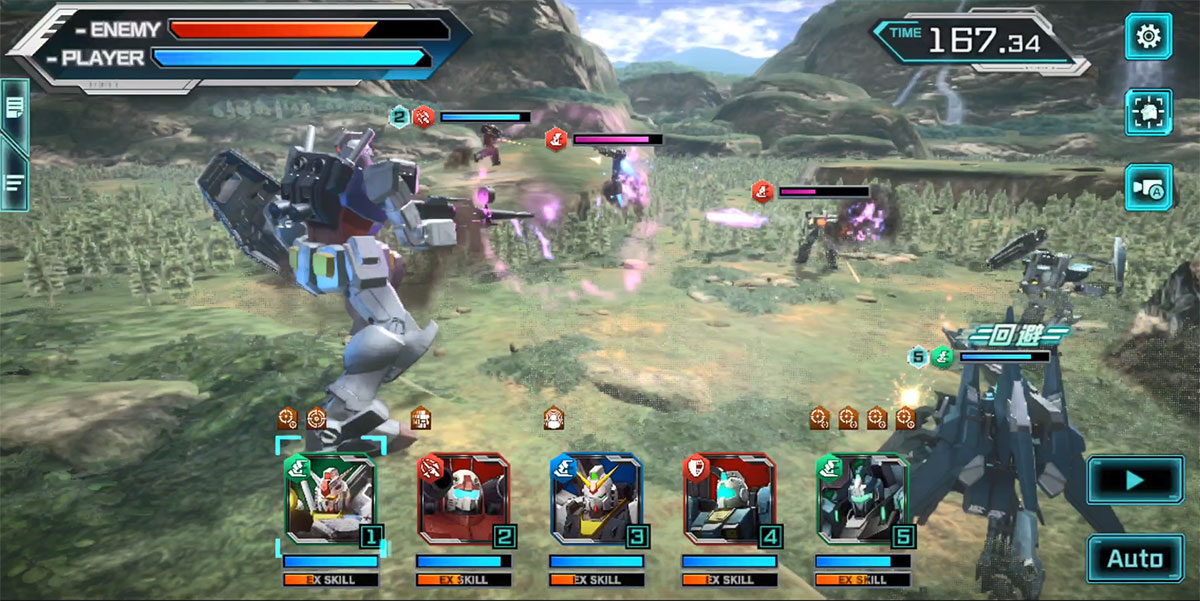The image size is (1200, 601).
Task: Select unit 1 portrait card
Action: tap(330, 499)
